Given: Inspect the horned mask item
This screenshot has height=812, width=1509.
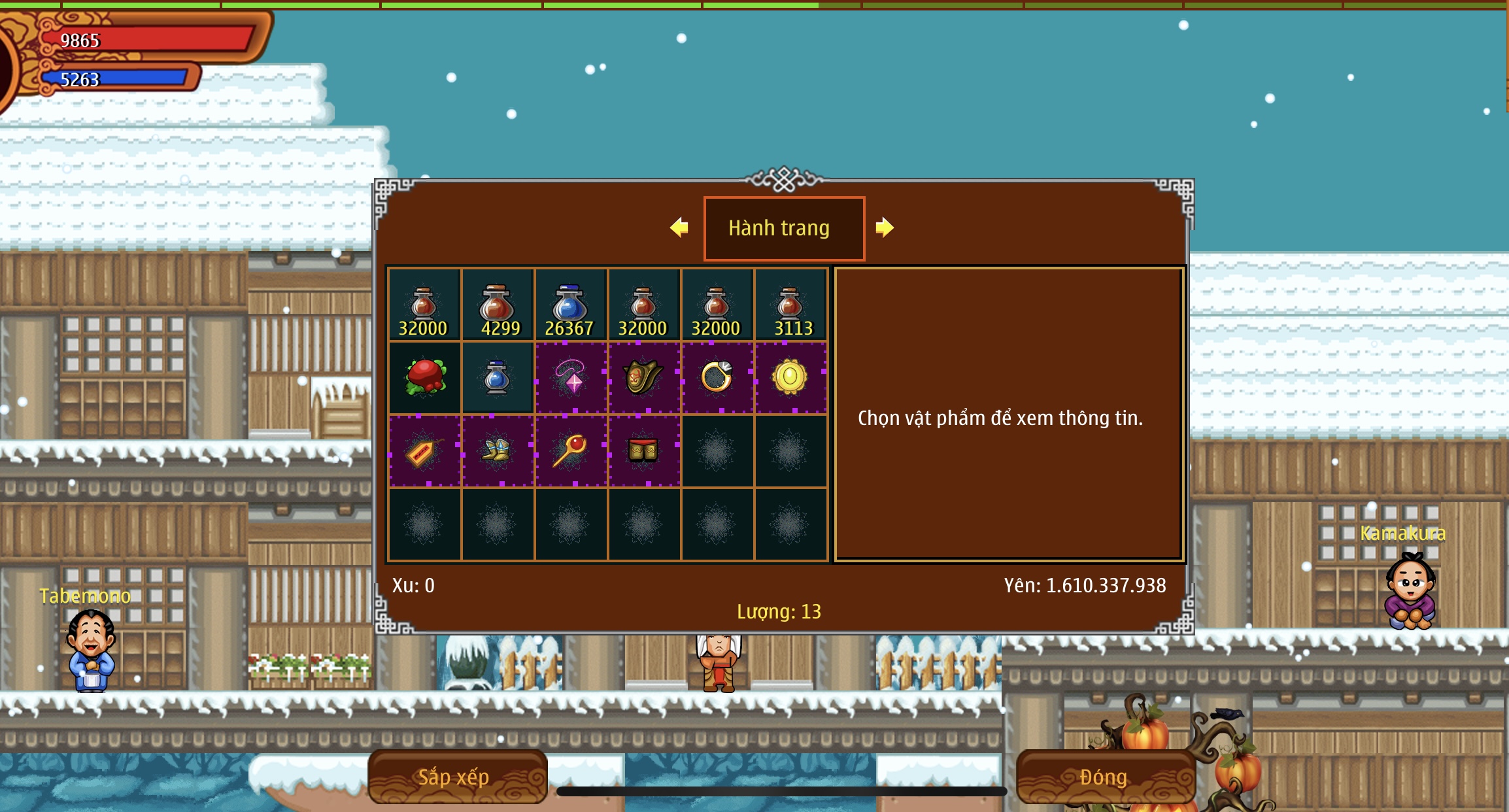Looking at the screenshot, I should [644, 377].
